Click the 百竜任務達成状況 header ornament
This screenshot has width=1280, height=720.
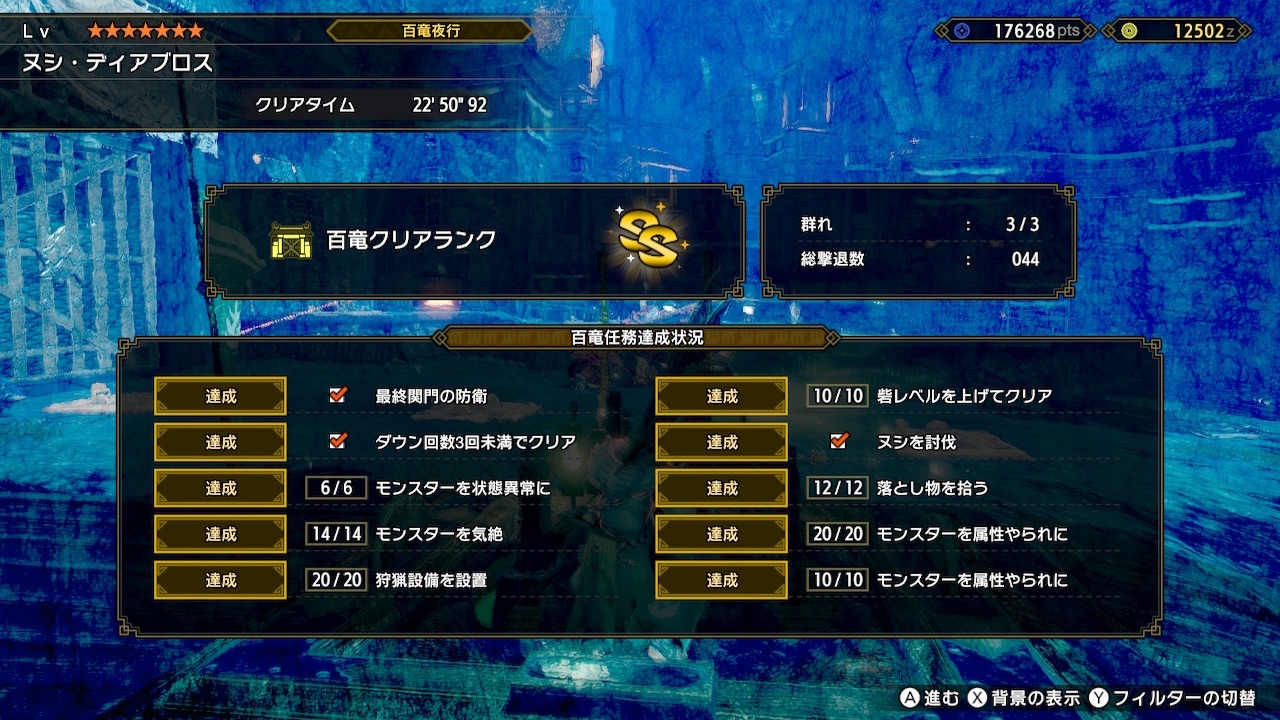point(640,339)
